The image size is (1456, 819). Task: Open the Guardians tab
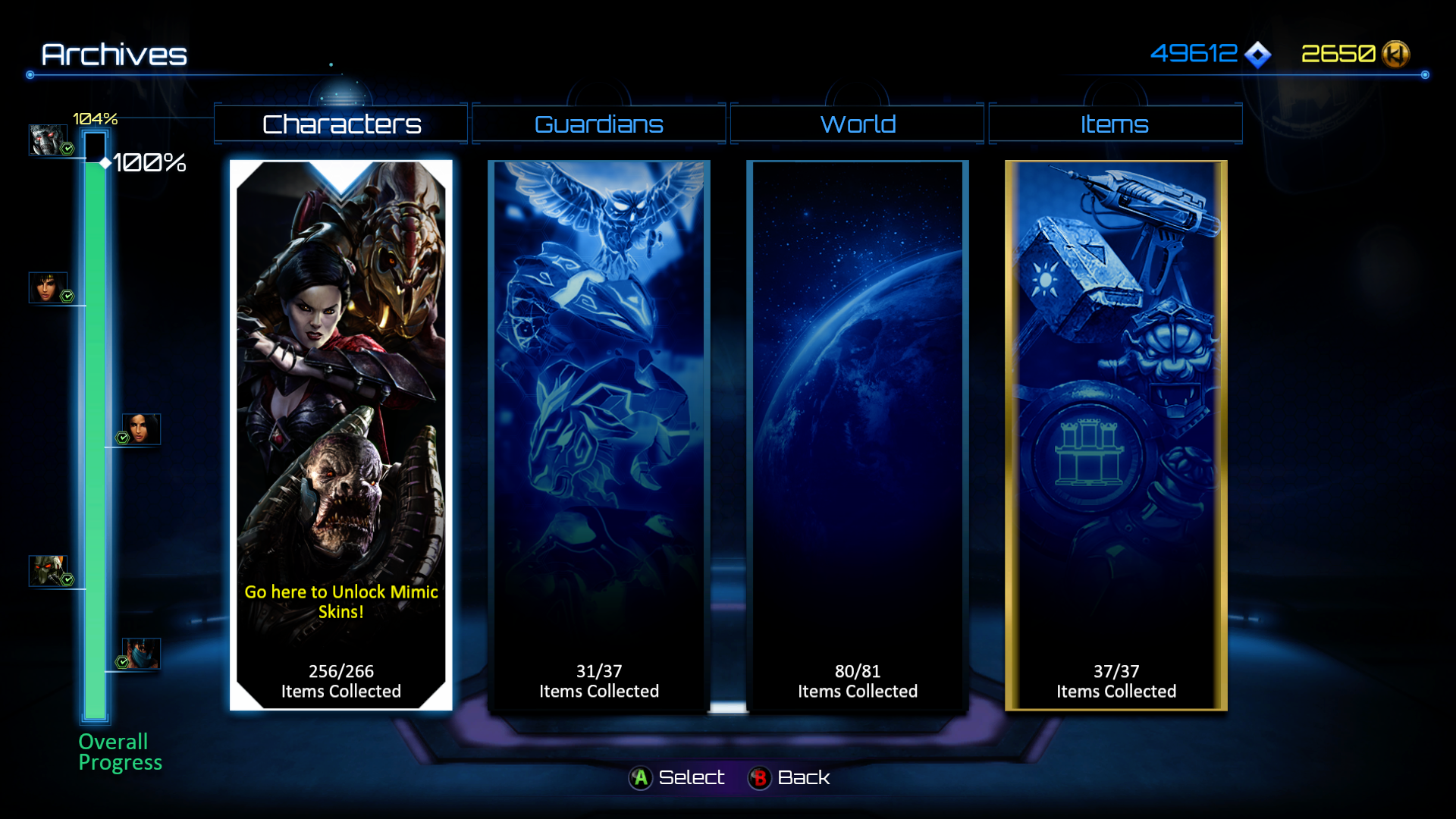click(599, 124)
